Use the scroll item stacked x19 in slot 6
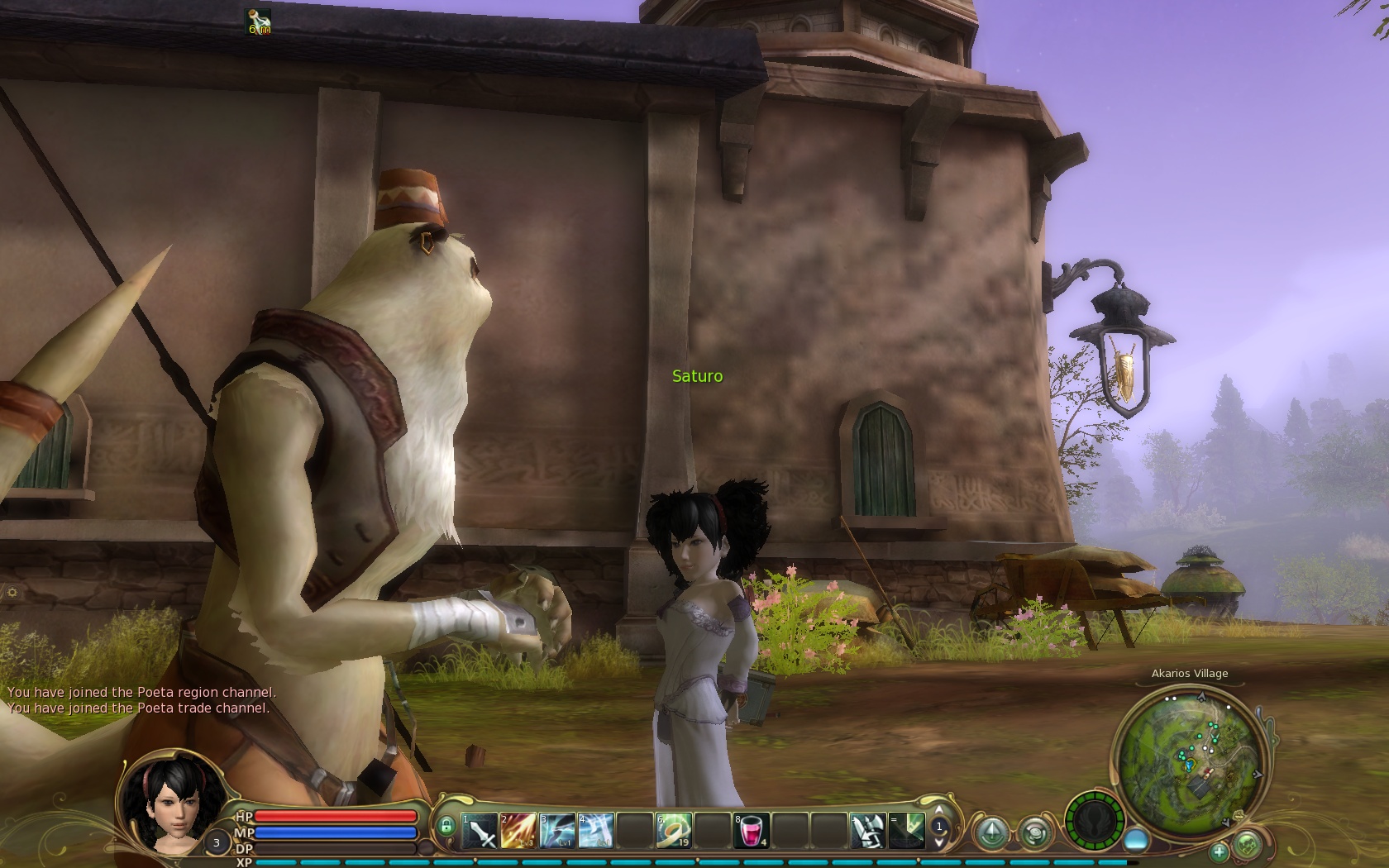The height and width of the screenshot is (868, 1389). pyautogui.click(x=672, y=831)
